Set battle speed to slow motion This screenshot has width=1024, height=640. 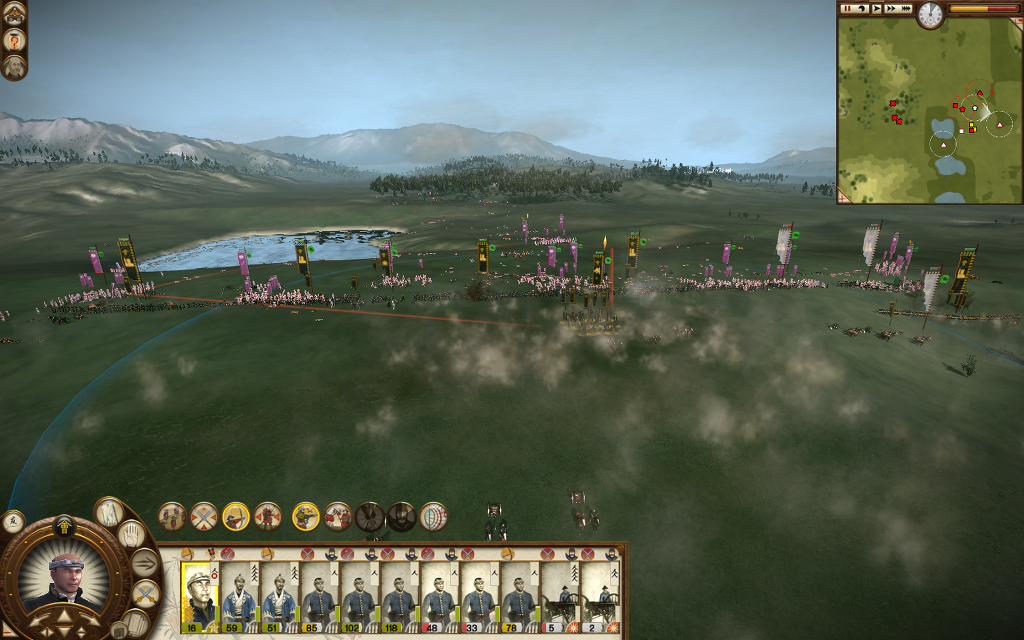[x=862, y=8]
